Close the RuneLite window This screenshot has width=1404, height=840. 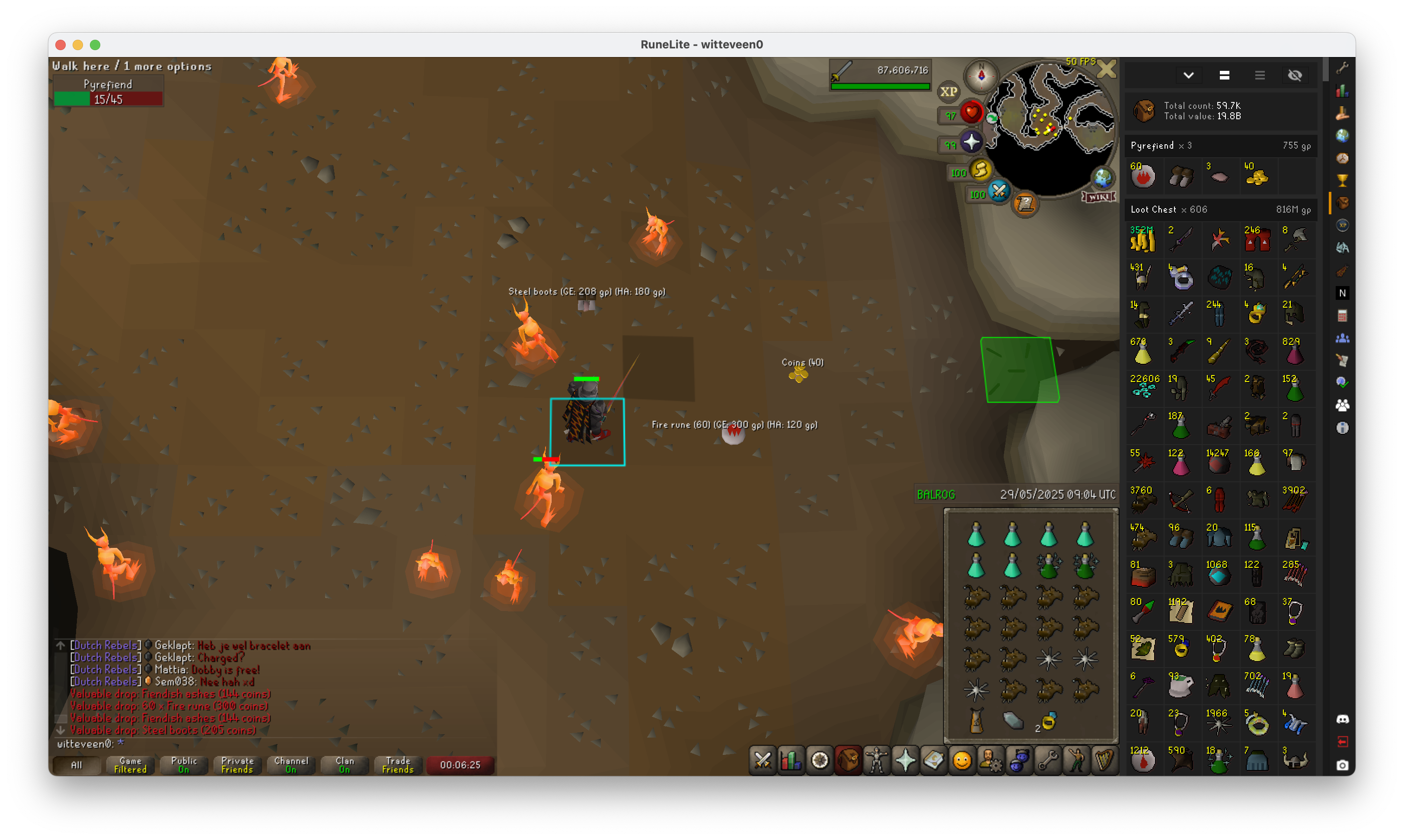(61, 45)
